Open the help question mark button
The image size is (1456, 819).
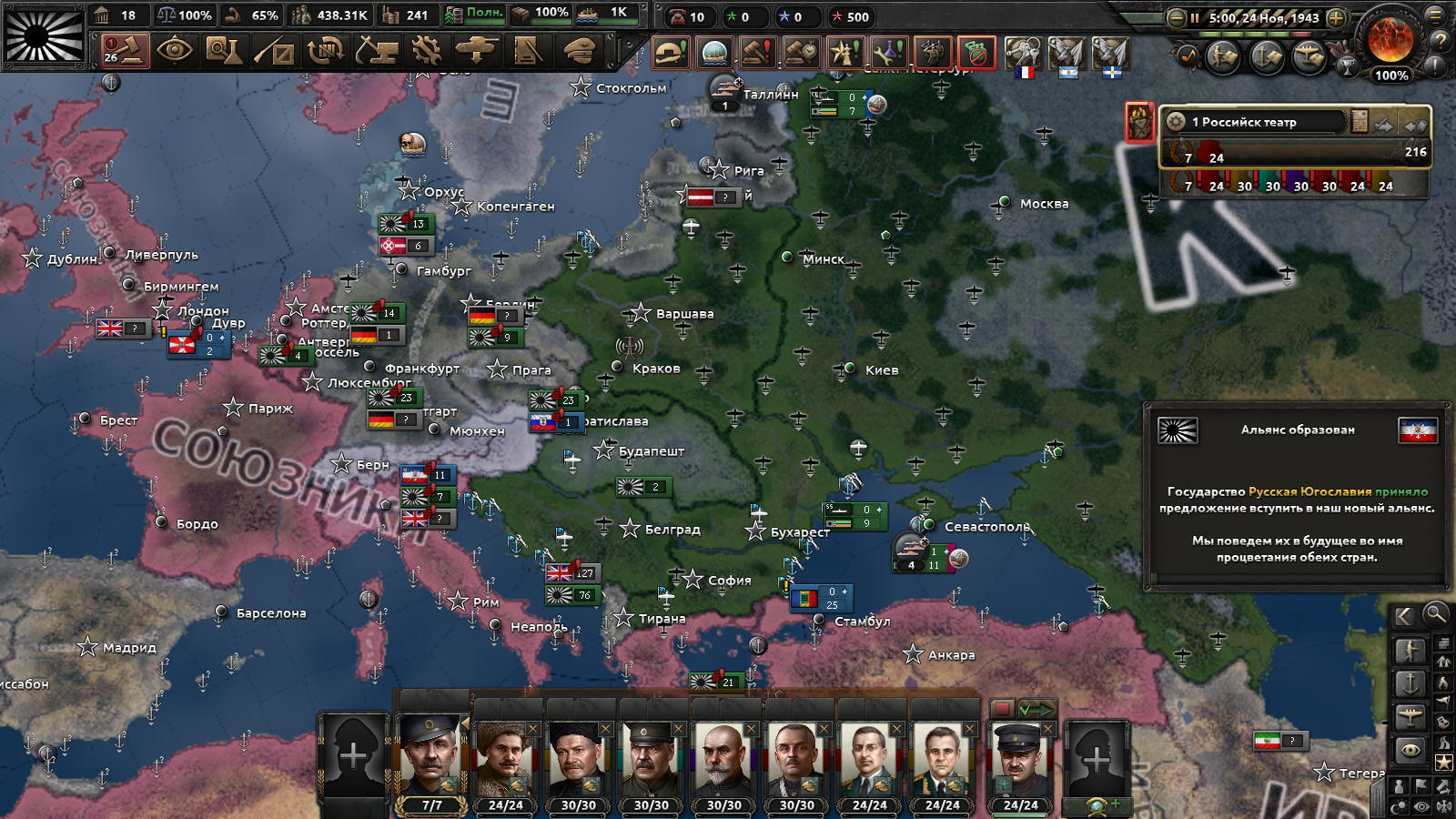pos(1440,40)
